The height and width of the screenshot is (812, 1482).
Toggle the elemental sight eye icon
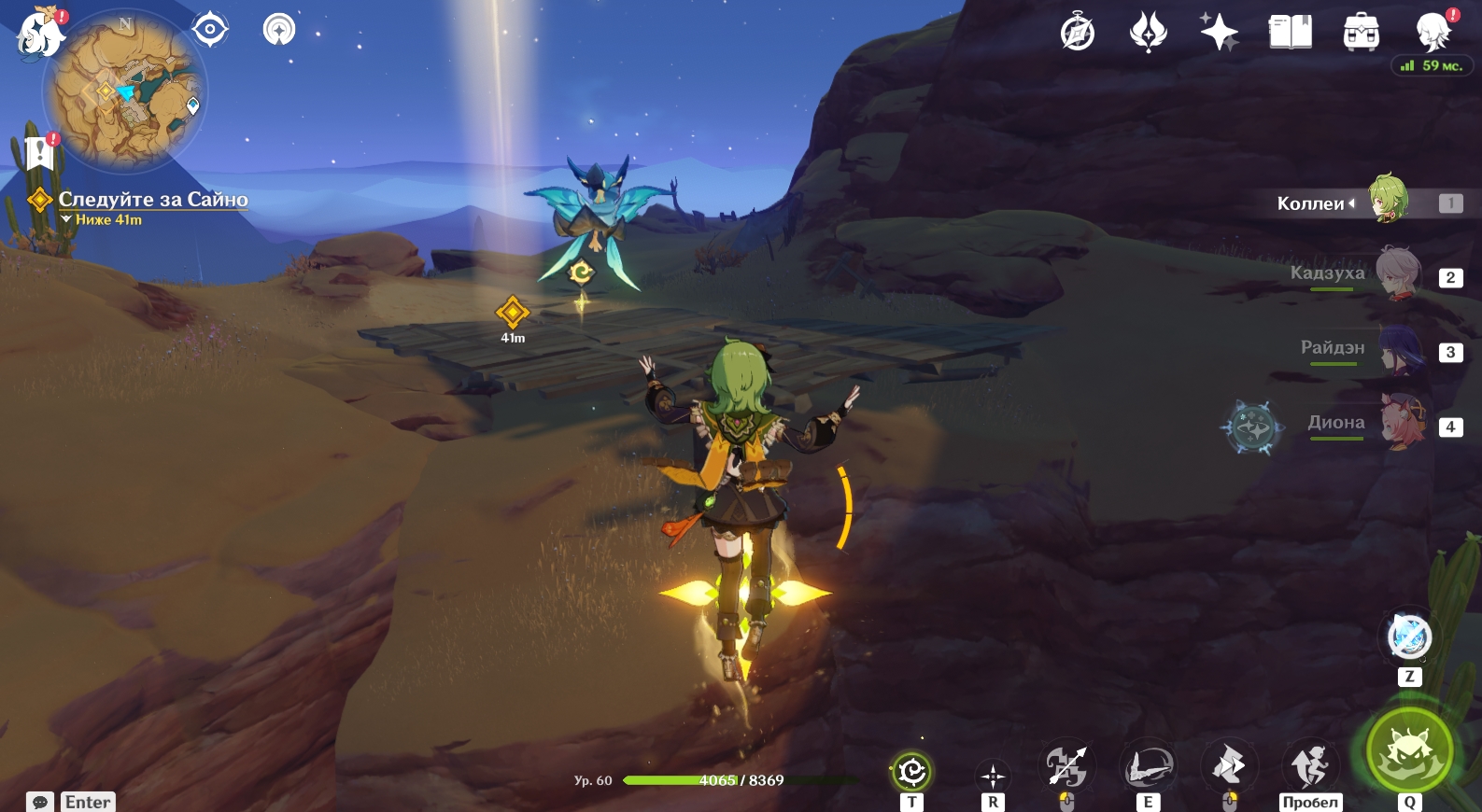click(x=210, y=30)
